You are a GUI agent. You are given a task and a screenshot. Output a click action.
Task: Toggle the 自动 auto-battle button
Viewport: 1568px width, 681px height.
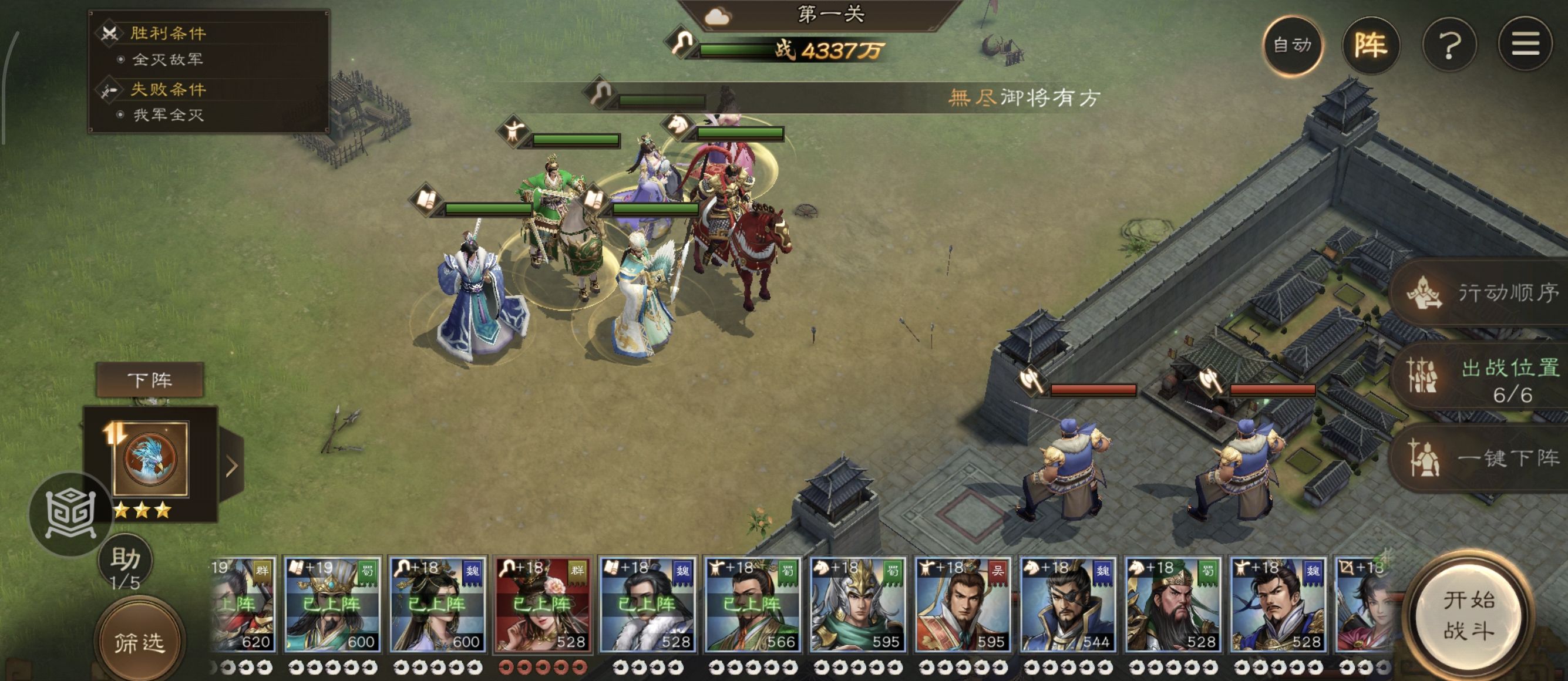pyautogui.click(x=1292, y=45)
